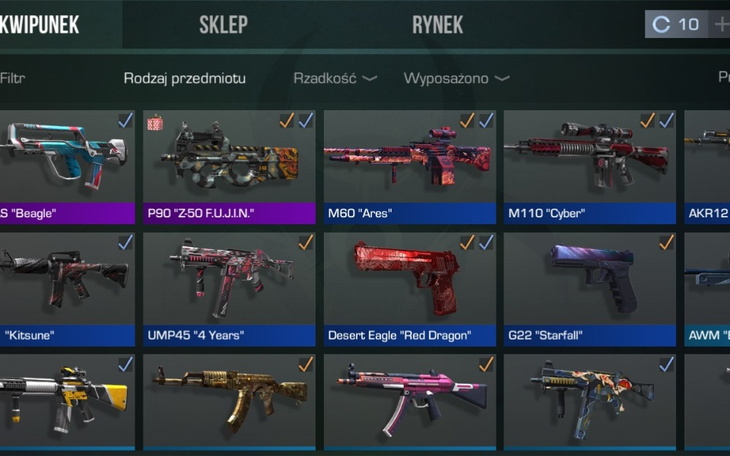Choose the "Kitsune" rifle skin
This screenshot has height=456, width=730.
pos(65,287)
